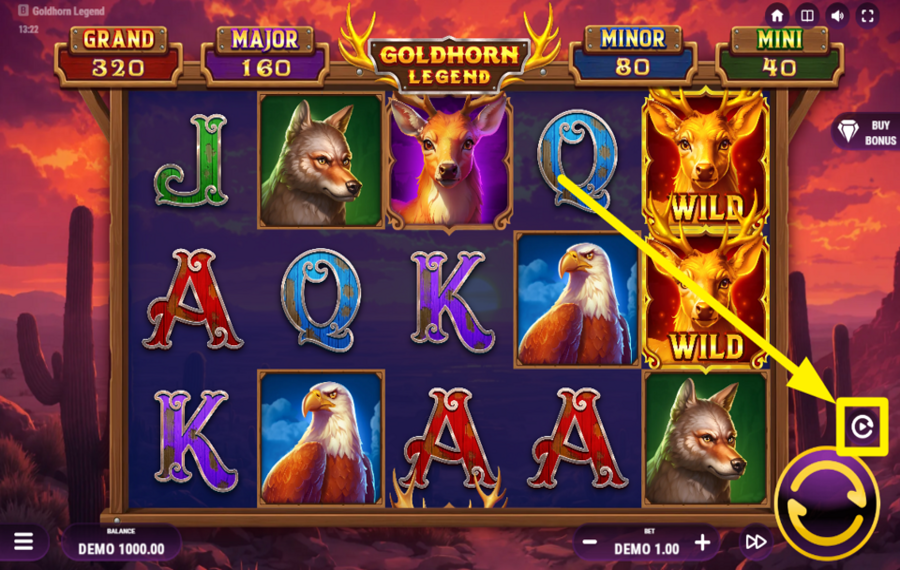This screenshot has width=900, height=570.
Task: Spin the reels with the gold spin button
Action: click(x=826, y=503)
